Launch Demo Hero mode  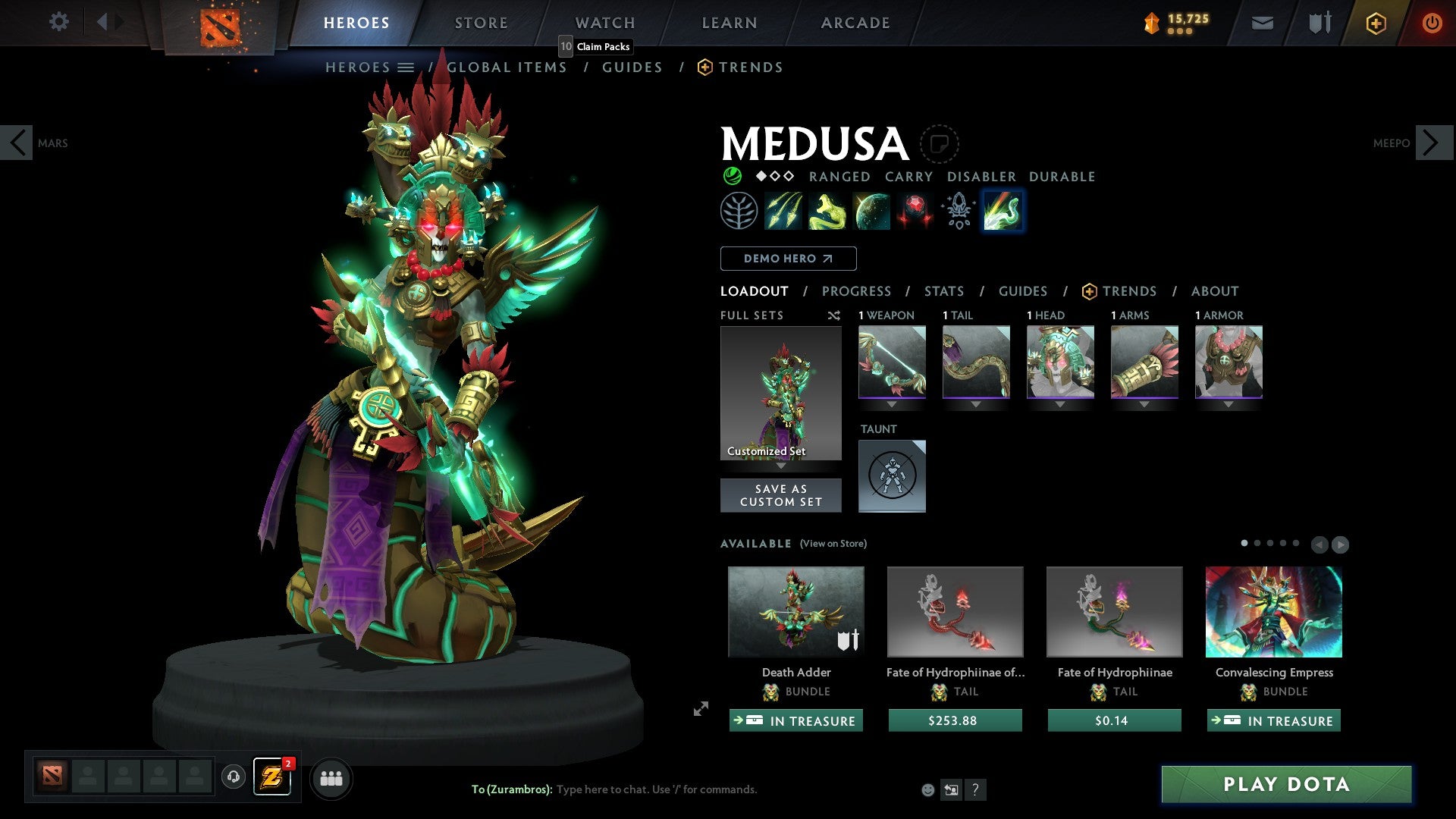[788, 259]
